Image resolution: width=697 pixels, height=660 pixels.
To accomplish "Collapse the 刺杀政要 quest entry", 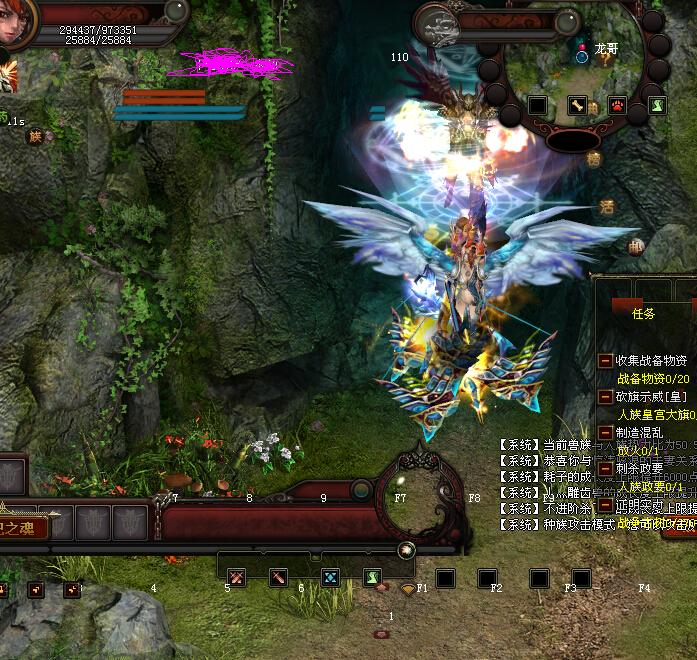I will 605,468.
